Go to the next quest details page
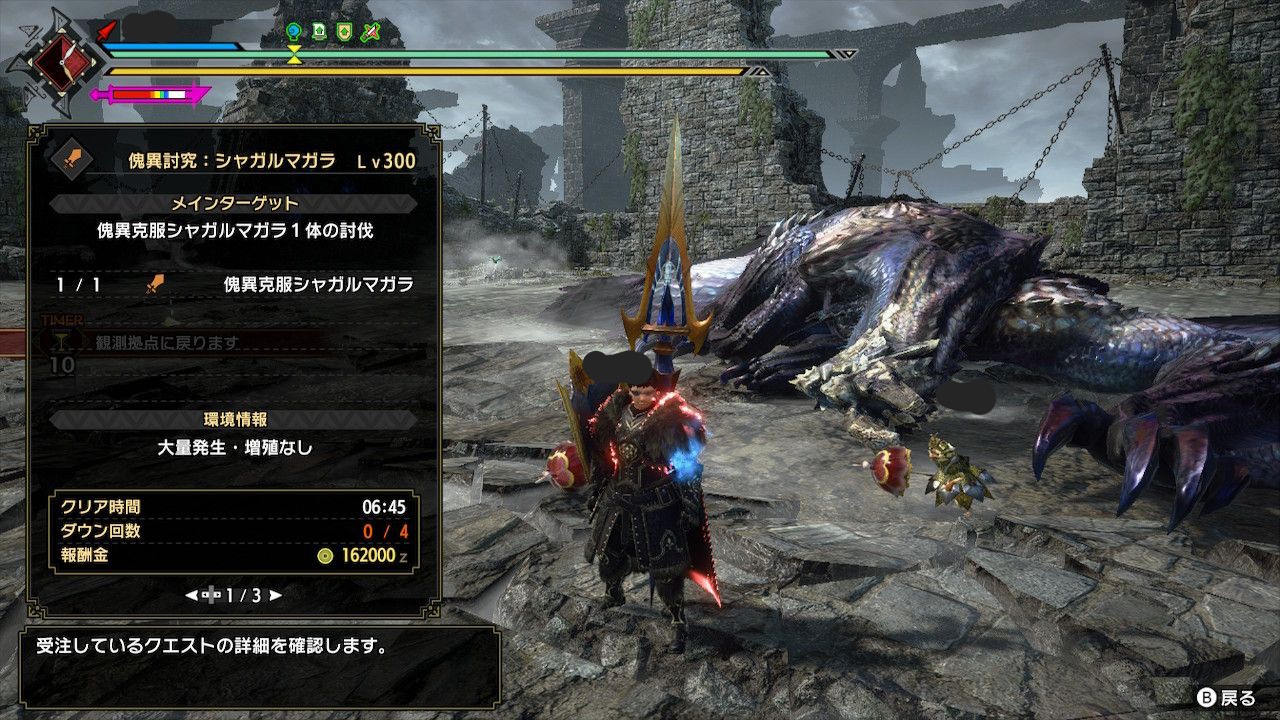The image size is (1280, 720). 276,595
